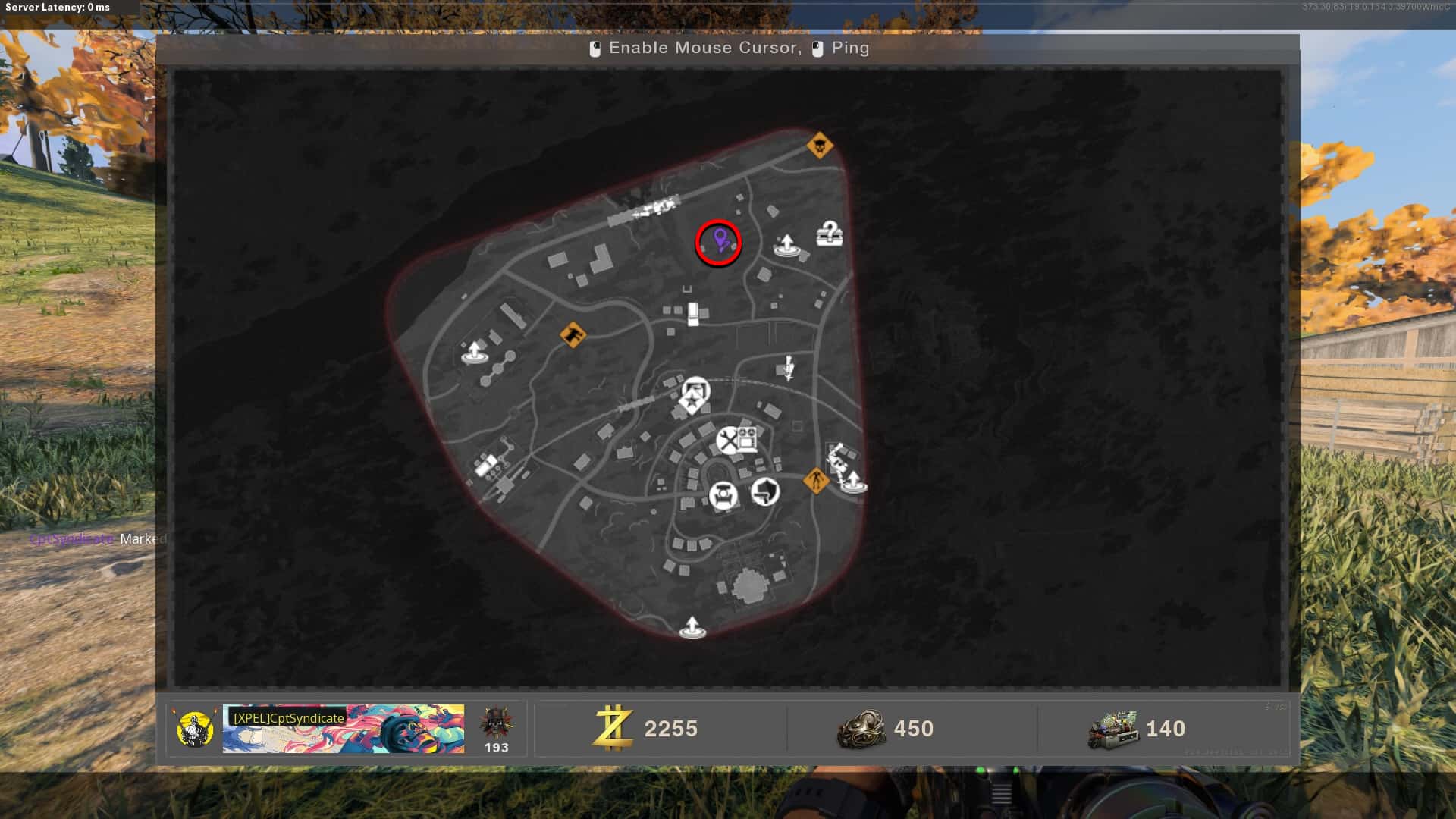Image resolution: width=1456 pixels, height=819 pixels.
Task: Select the crossed wrench crafting table icon
Action: [726, 440]
